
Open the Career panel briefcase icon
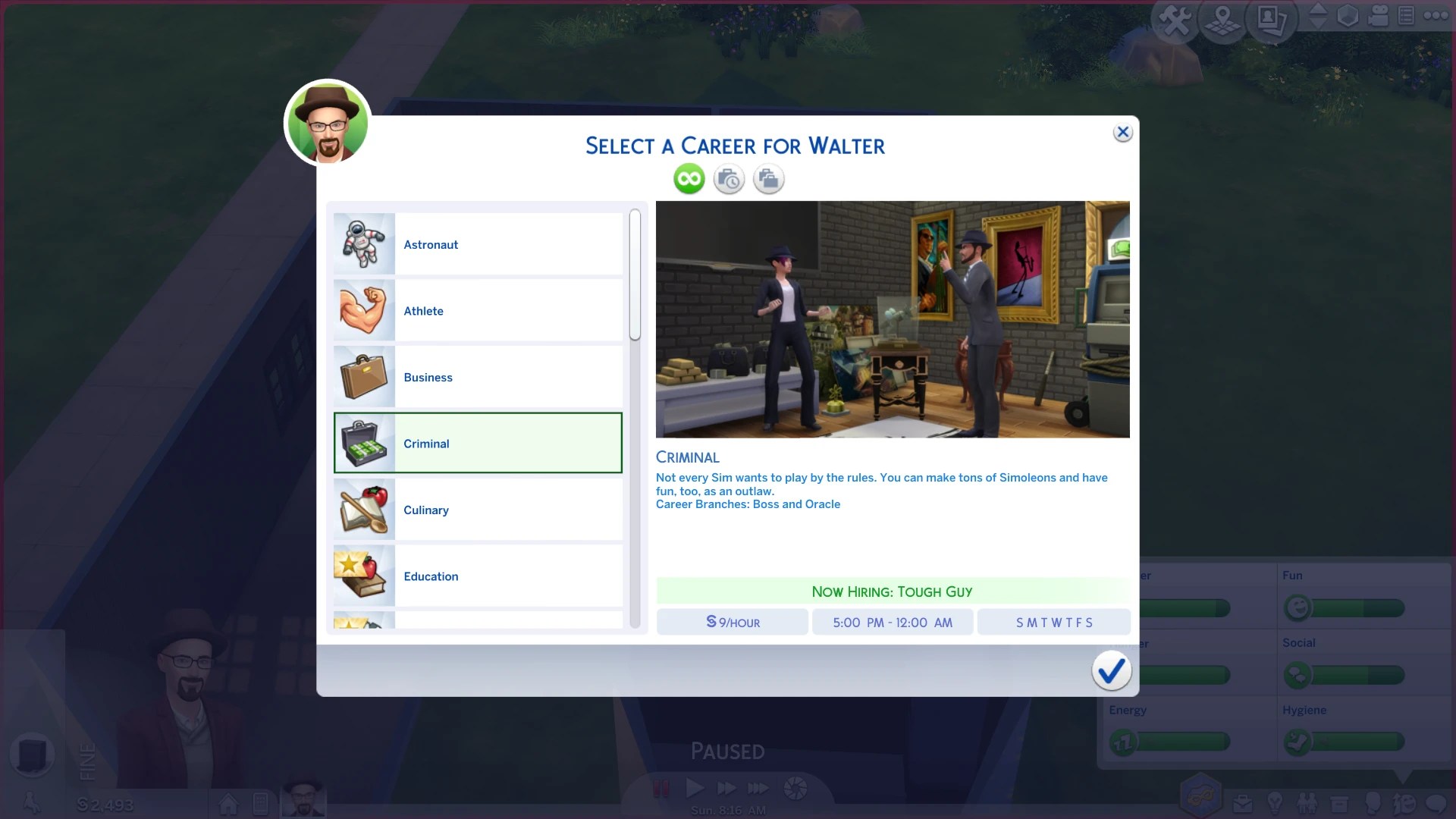point(1243,804)
